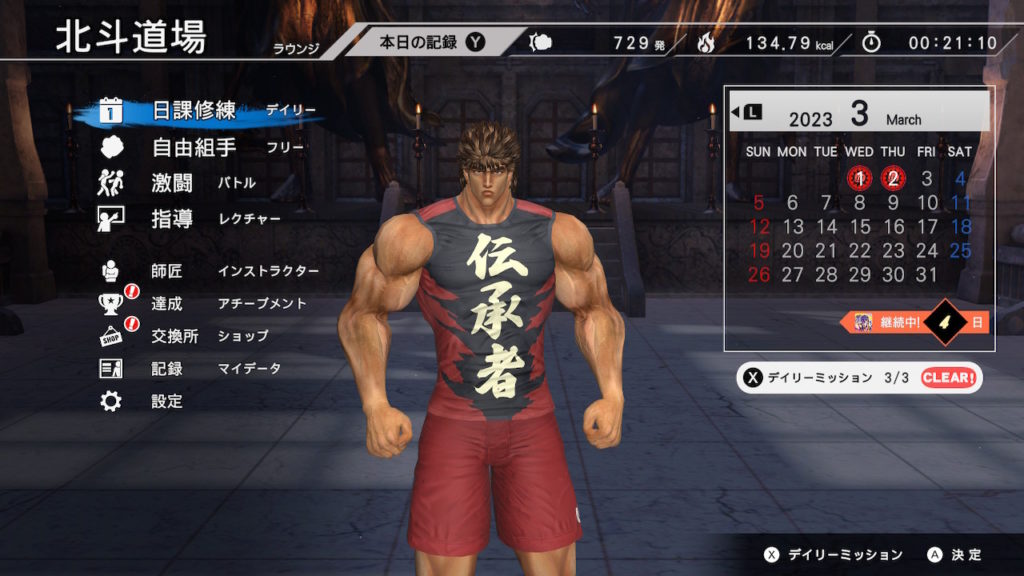Open 本日の記録 today's record panel
This screenshot has width=1024, height=576.
(x=430, y=42)
